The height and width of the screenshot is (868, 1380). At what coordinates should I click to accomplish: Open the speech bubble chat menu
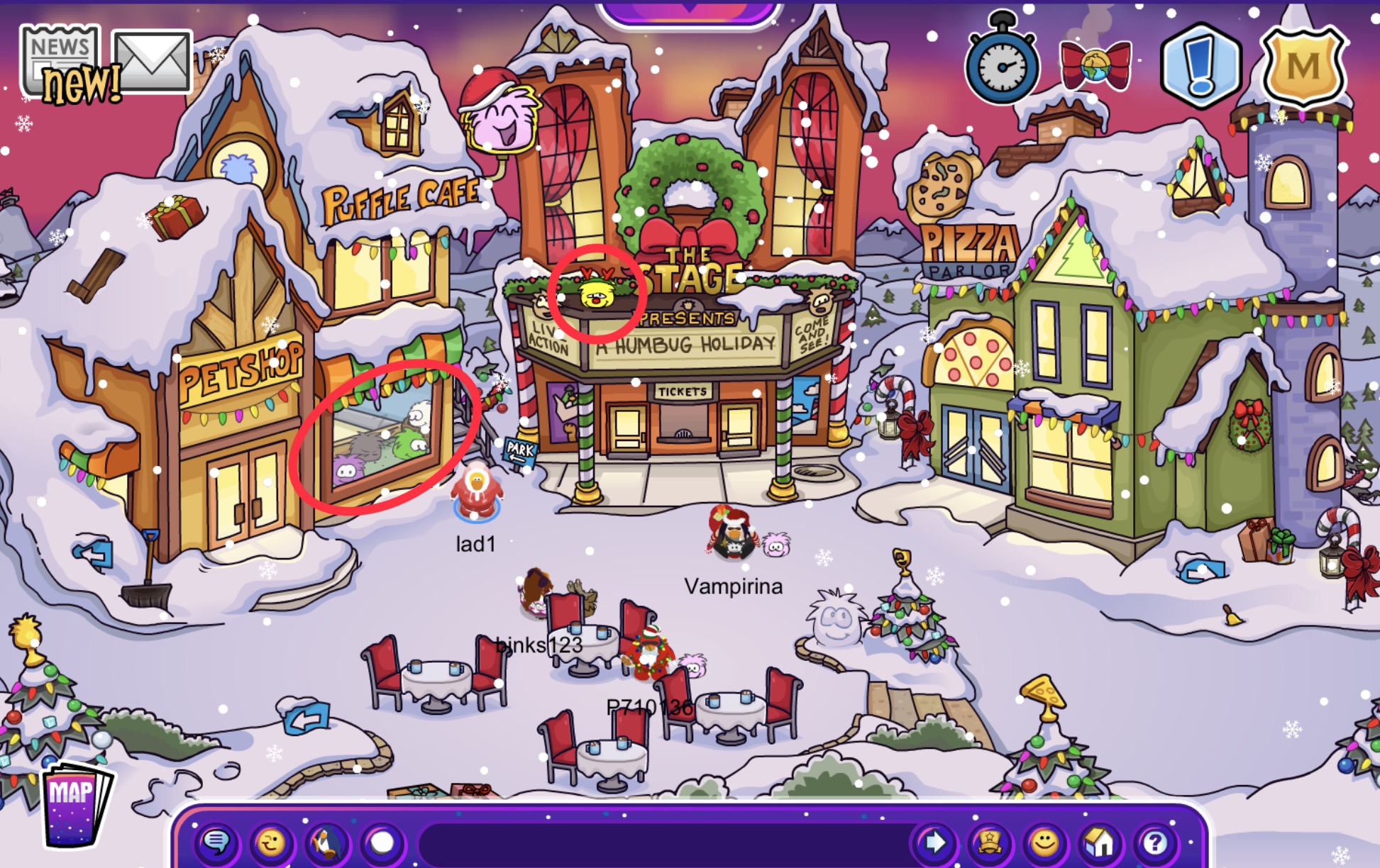216,842
